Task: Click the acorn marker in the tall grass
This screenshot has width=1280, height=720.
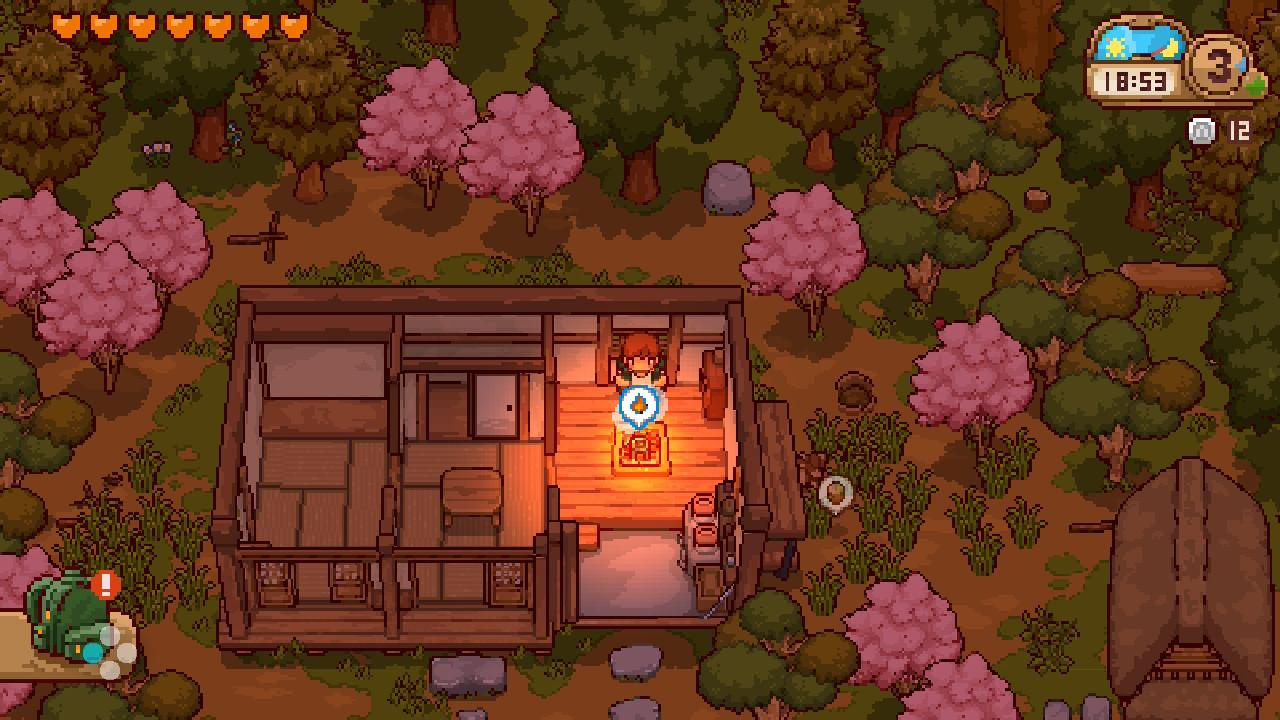Action: [835, 492]
